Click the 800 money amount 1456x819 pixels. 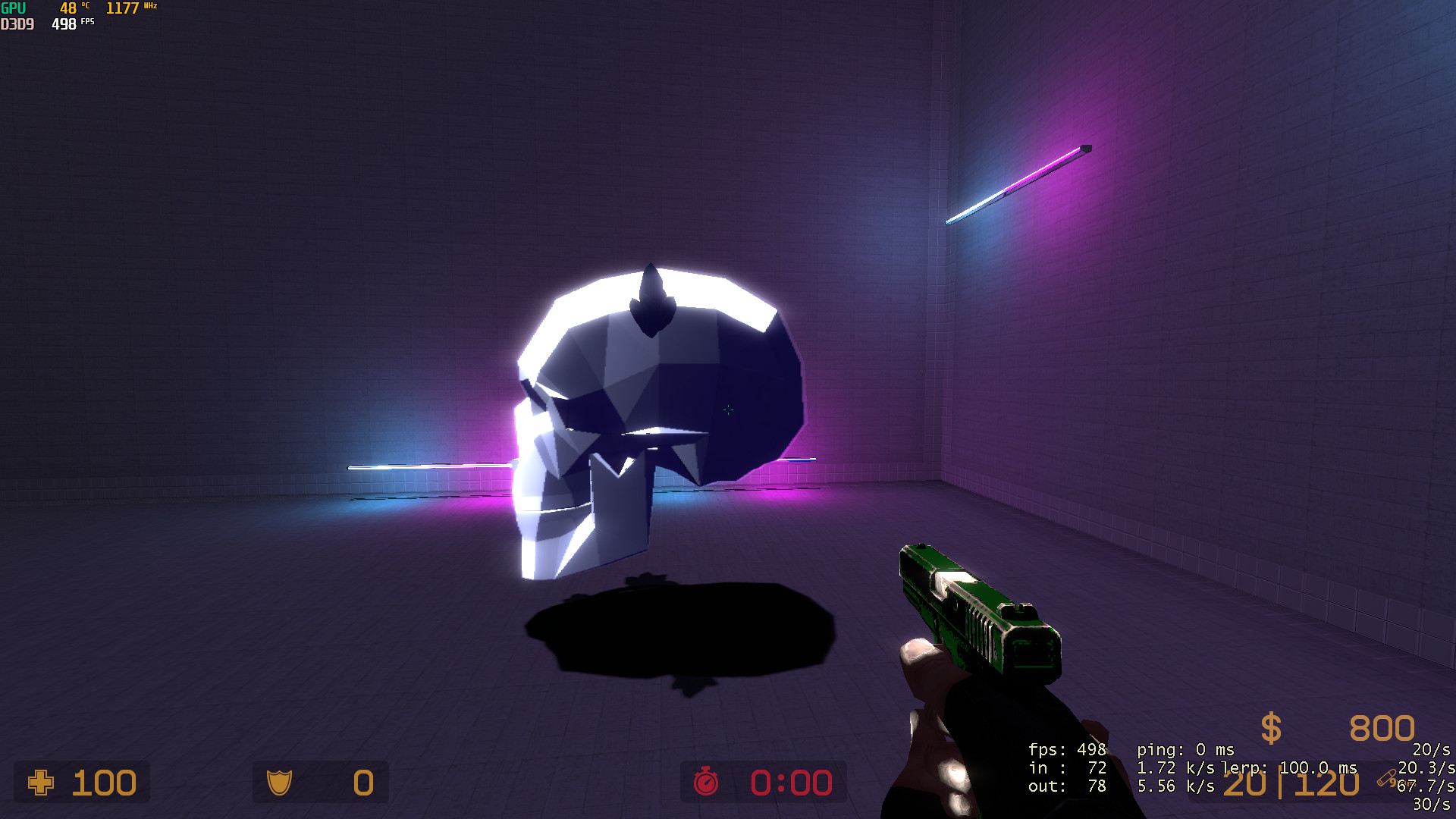click(x=1382, y=728)
